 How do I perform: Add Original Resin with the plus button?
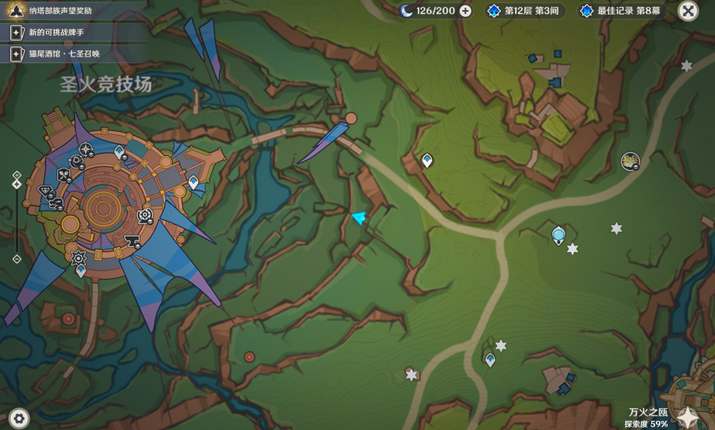465,11
